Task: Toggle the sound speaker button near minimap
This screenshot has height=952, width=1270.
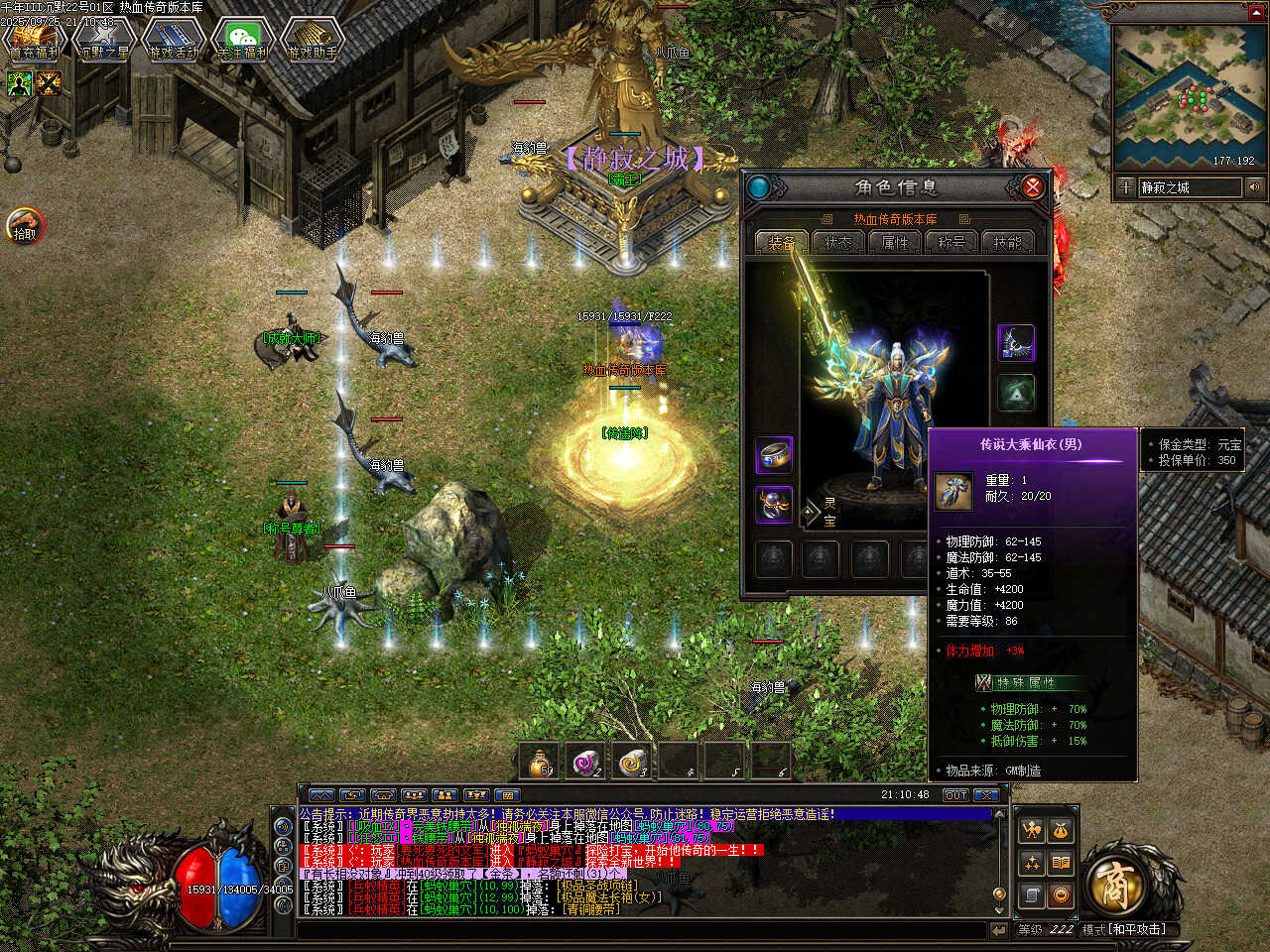Action: (x=1254, y=187)
